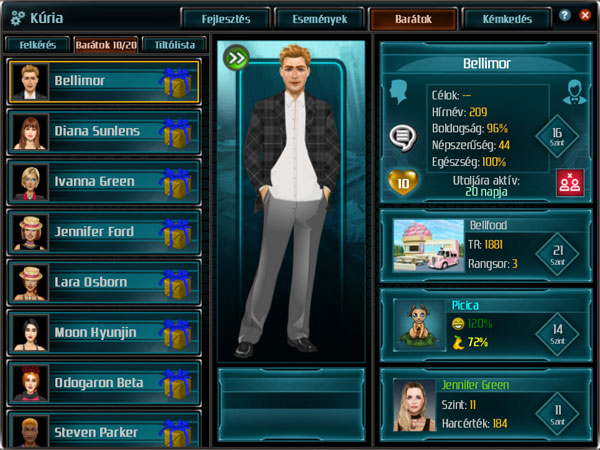Click the red remove friend button
Viewport: 600px width, 450px height.
569,183
